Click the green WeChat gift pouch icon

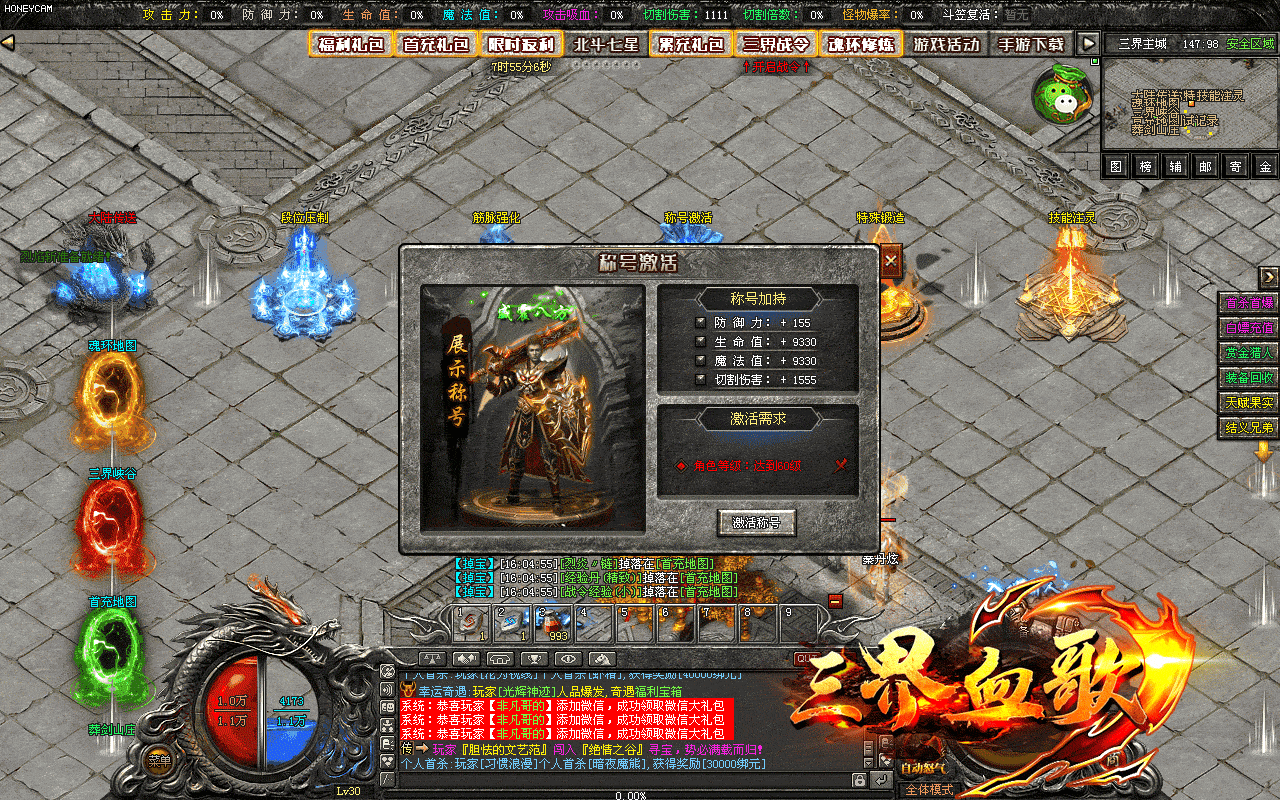click(x=1061, y=95)
